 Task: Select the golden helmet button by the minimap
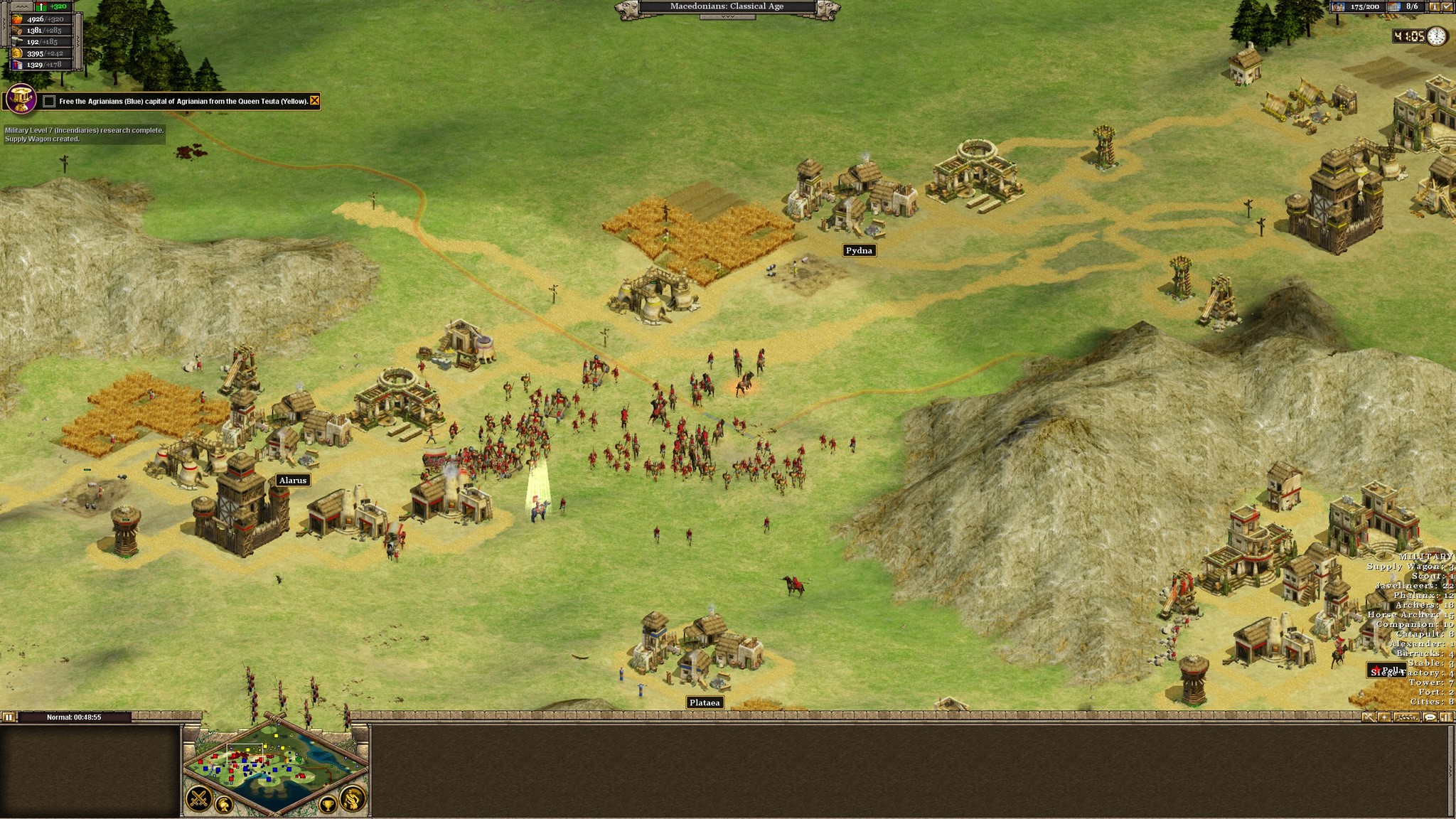coord(224,805)
